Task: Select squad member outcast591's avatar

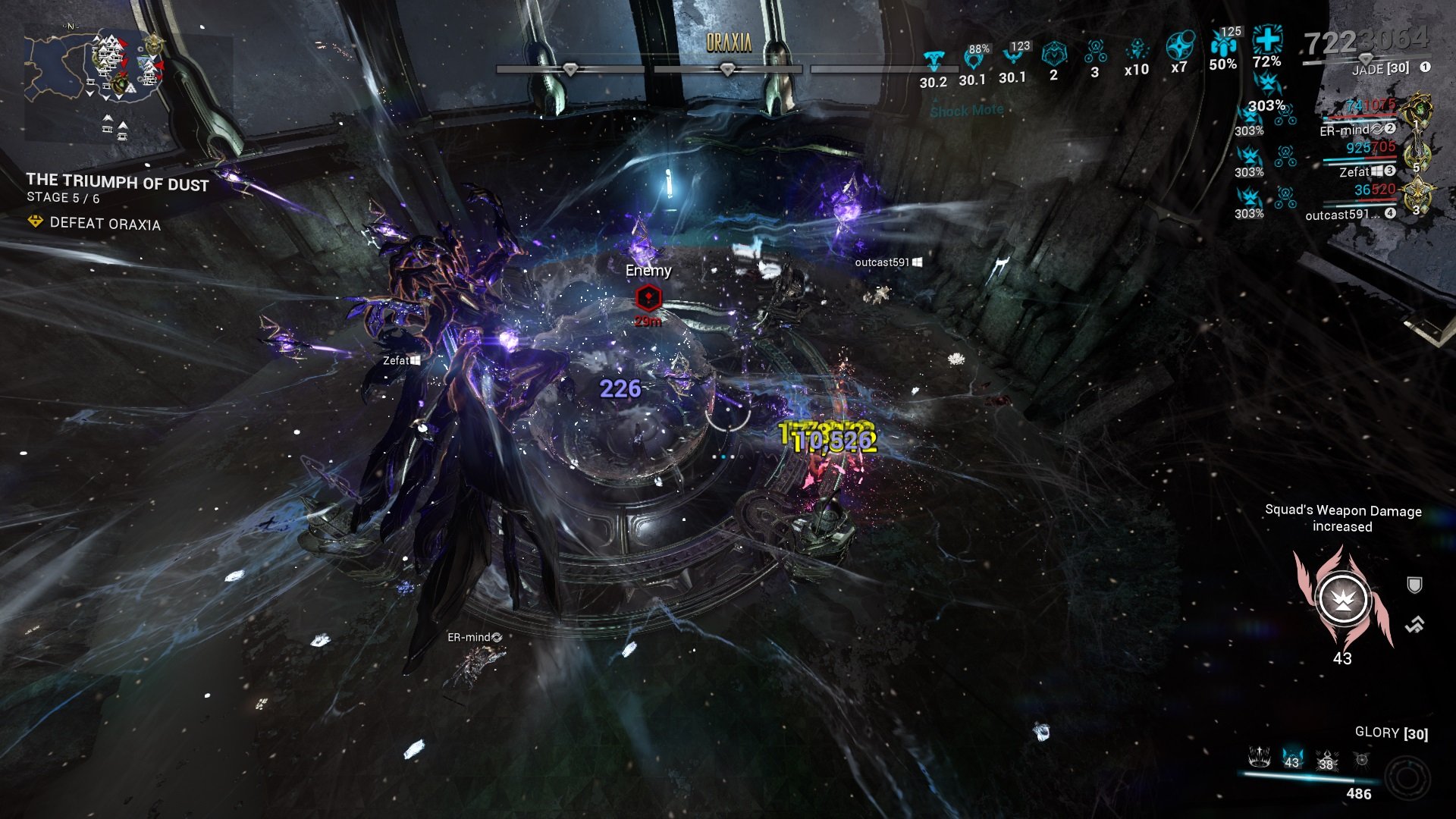Action: point(1417,197)
